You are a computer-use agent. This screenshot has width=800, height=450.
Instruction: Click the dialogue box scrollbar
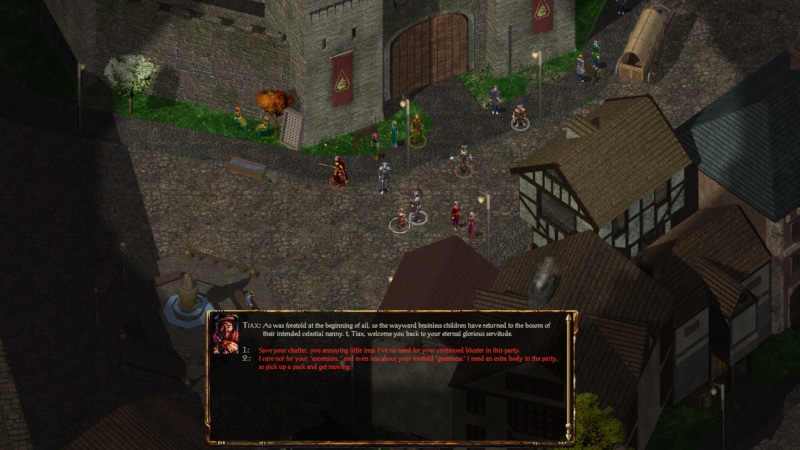(x=569, y=377)
